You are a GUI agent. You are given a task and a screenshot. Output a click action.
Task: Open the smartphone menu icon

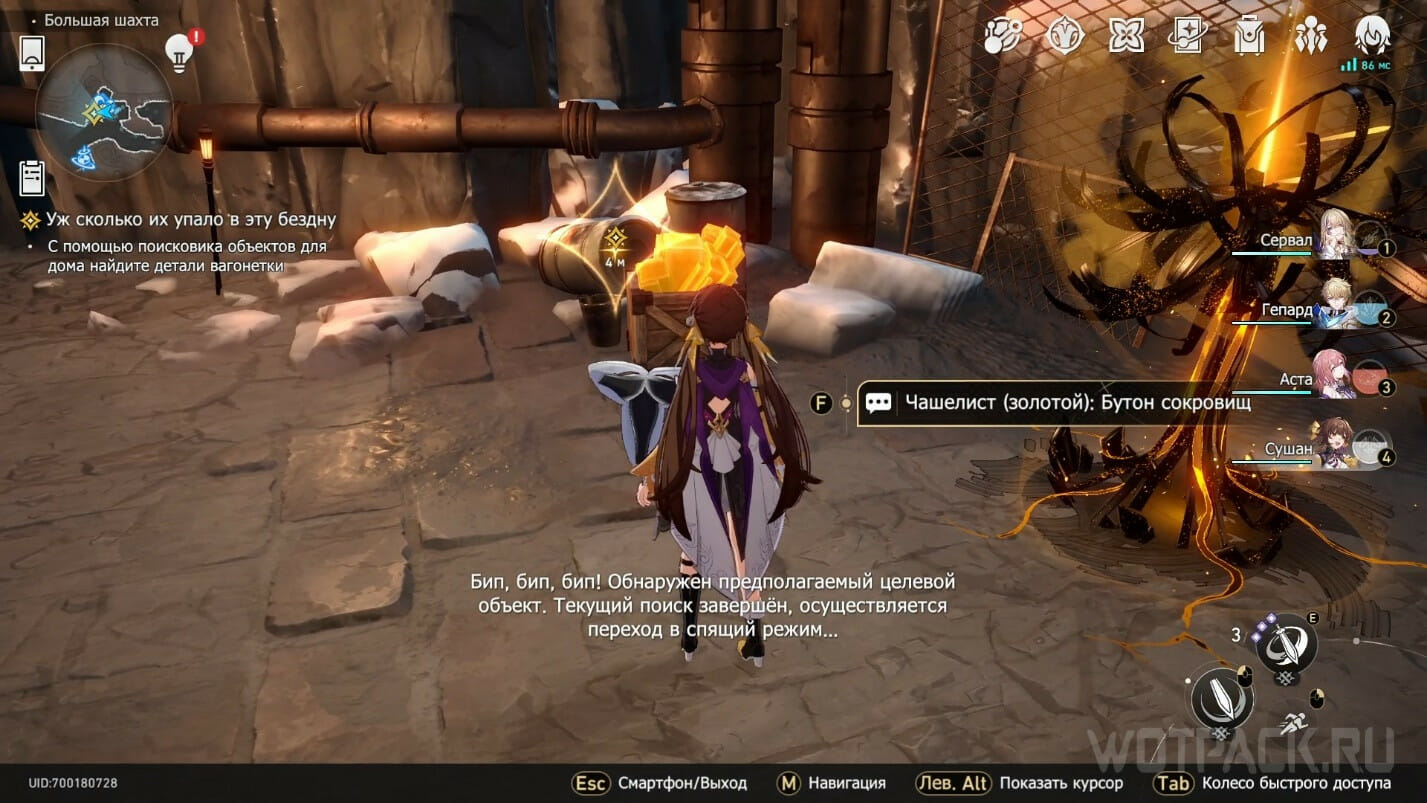[x=32, y=54]
